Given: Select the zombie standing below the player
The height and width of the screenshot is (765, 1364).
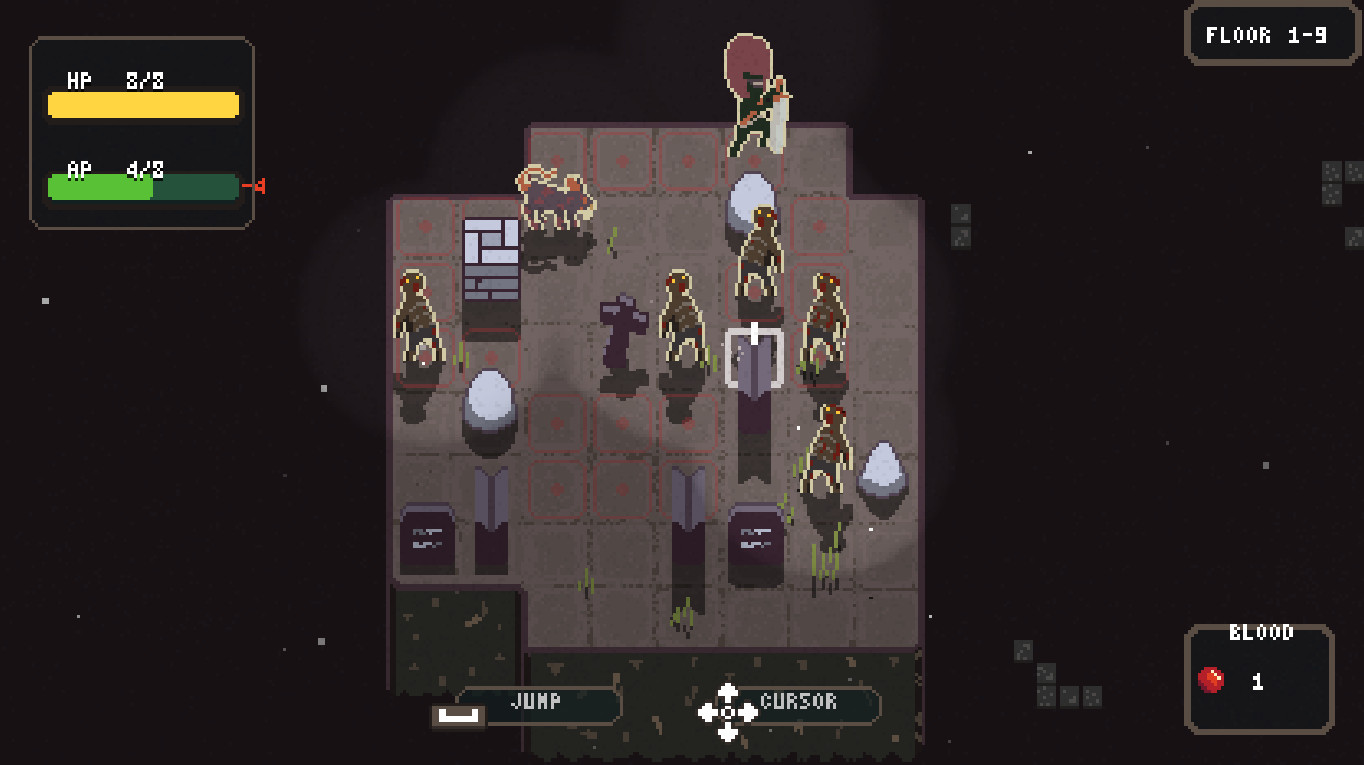Looking at the screenshot, I should 757,250.
